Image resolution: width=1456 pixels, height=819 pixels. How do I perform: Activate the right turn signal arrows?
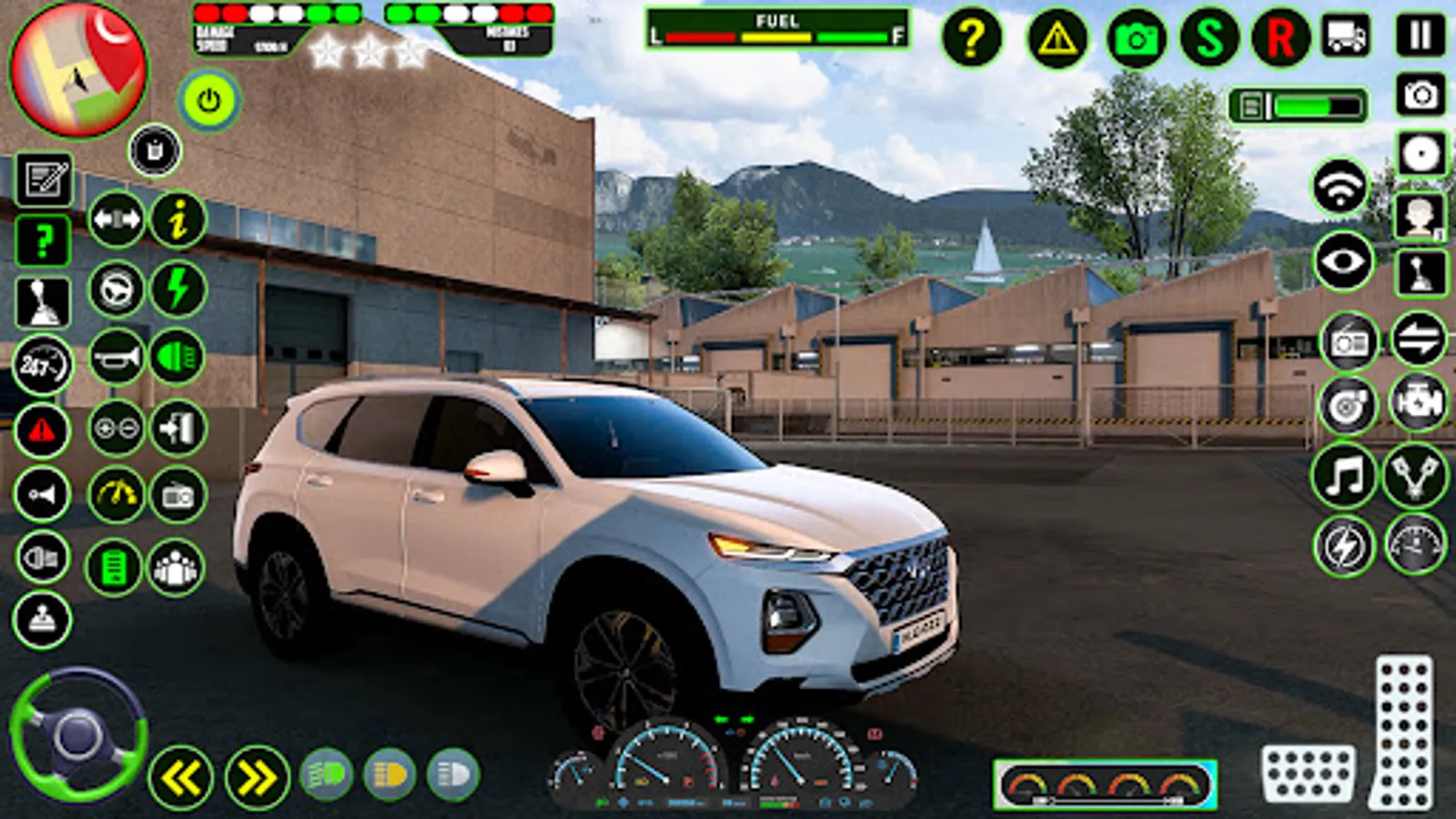click(x=257, y=778)
